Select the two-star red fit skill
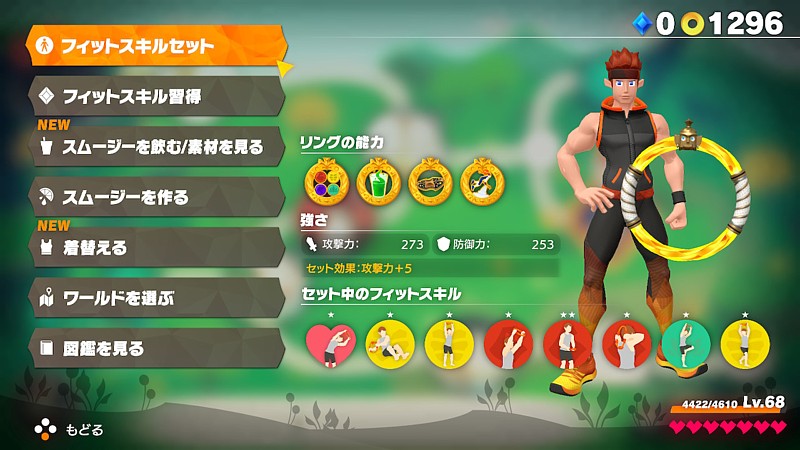Image resolution: width=800 pixels, height=450 pixels. coord(567,345)
